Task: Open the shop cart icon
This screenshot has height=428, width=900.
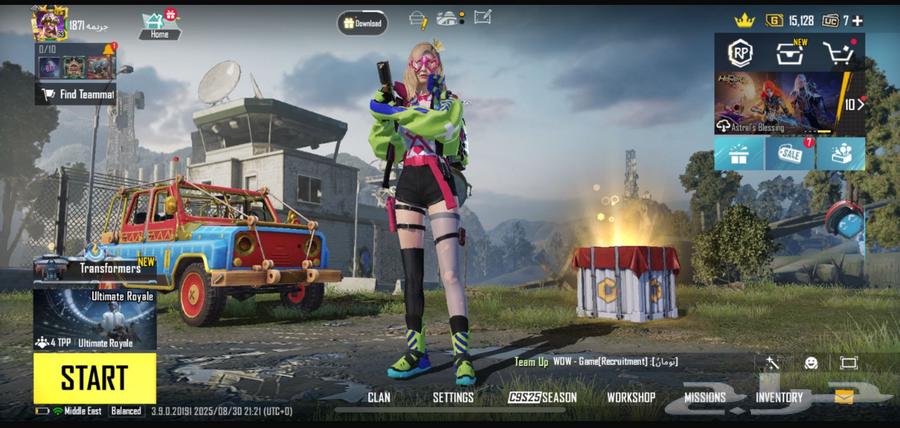Action: 838,53
